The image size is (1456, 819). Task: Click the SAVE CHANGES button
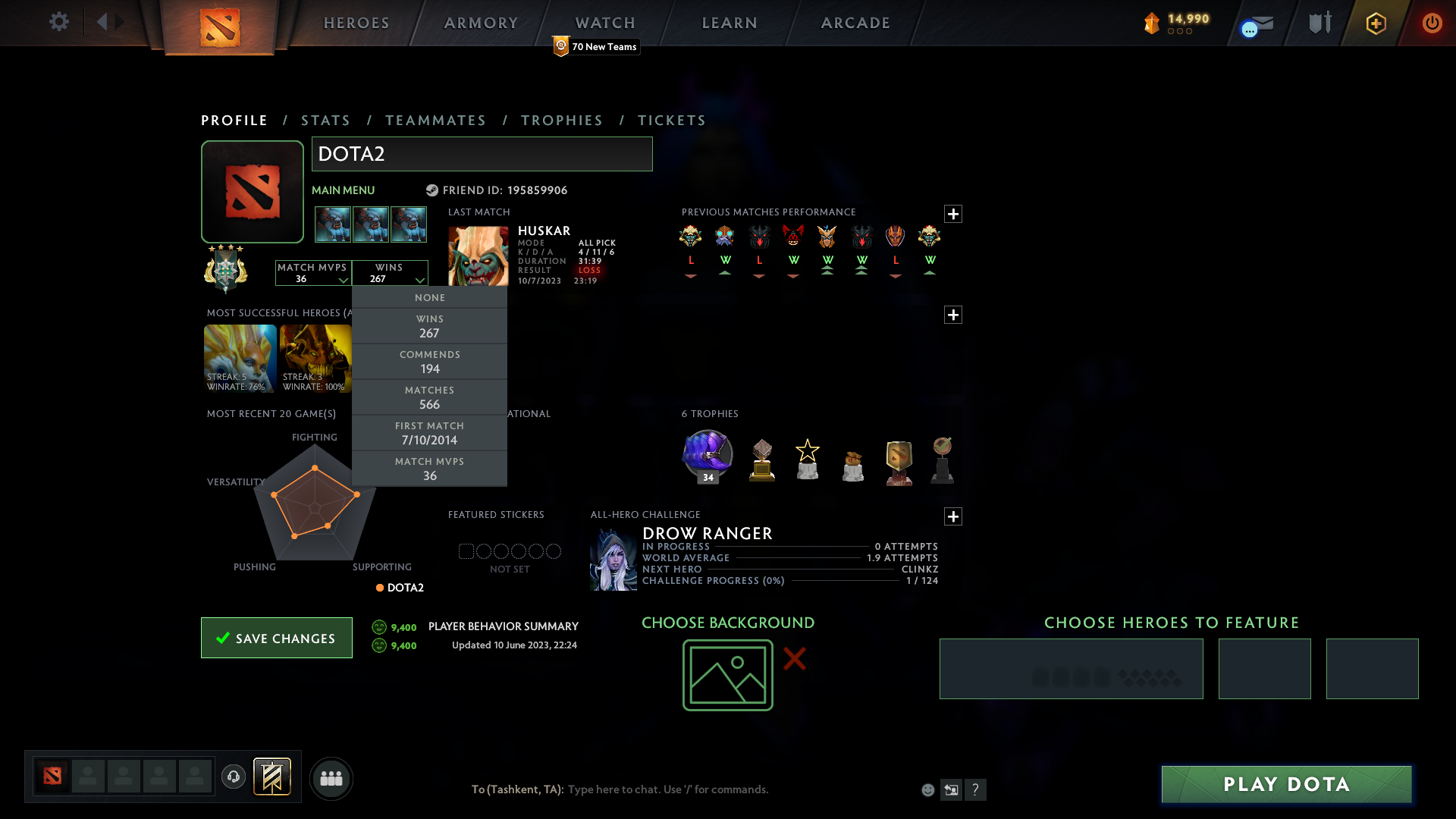(276, 638)
